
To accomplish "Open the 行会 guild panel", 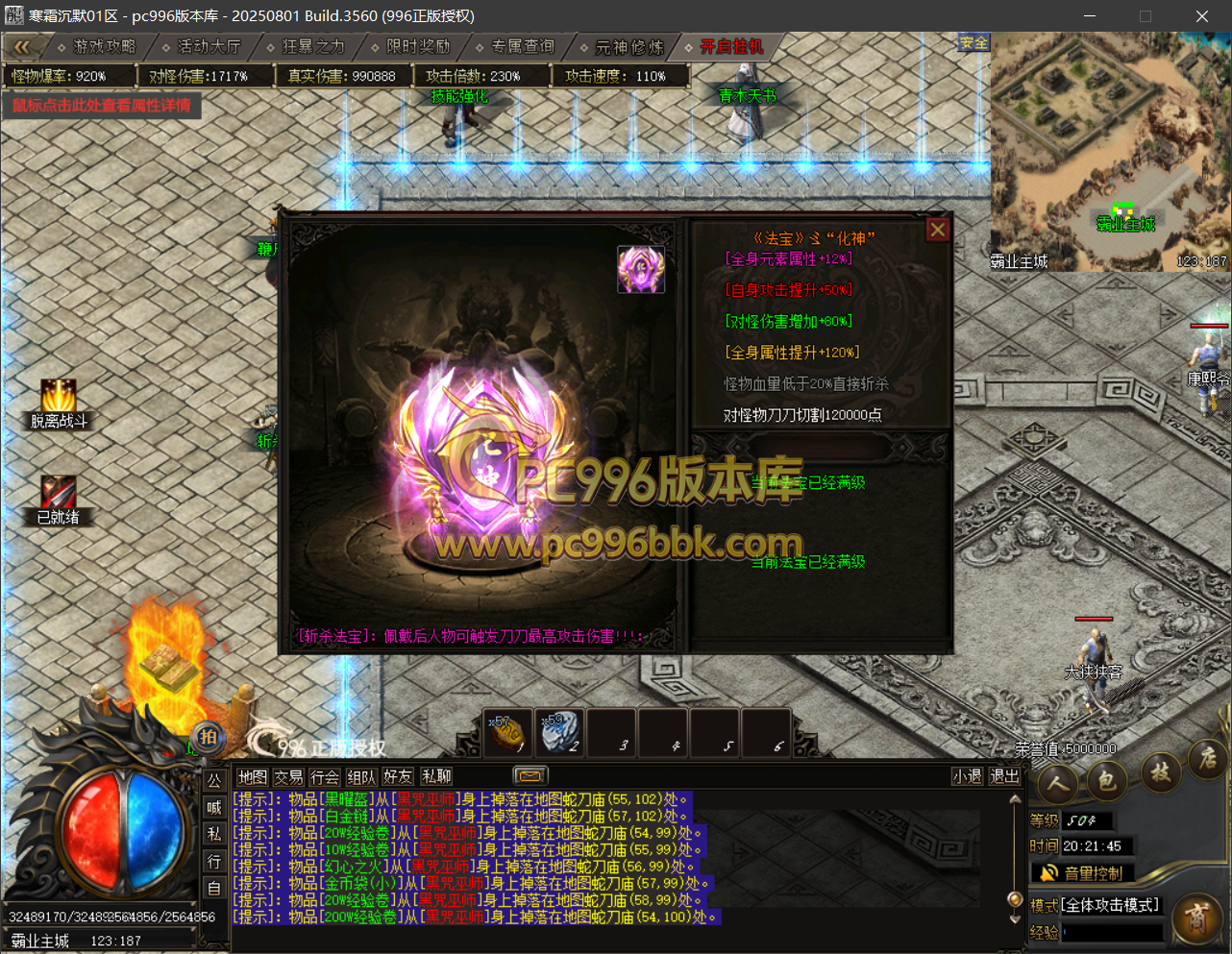I will pos(325,776).
